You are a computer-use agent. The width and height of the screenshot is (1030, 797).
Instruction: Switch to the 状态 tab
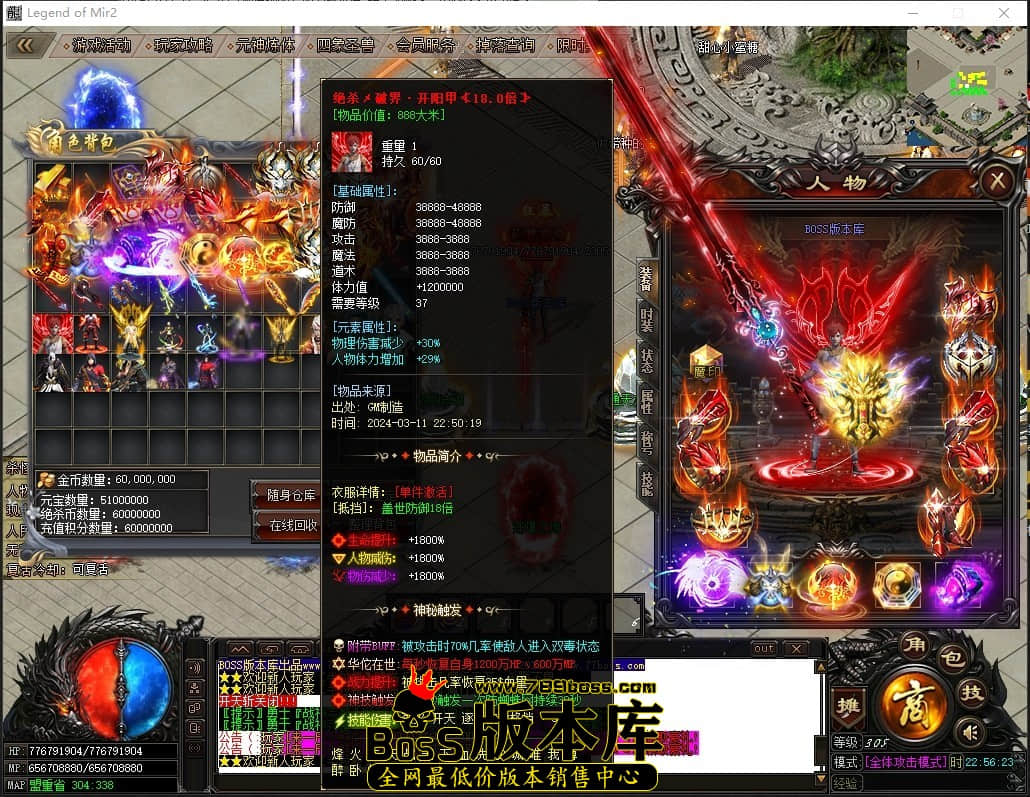[x=647, y=362]
